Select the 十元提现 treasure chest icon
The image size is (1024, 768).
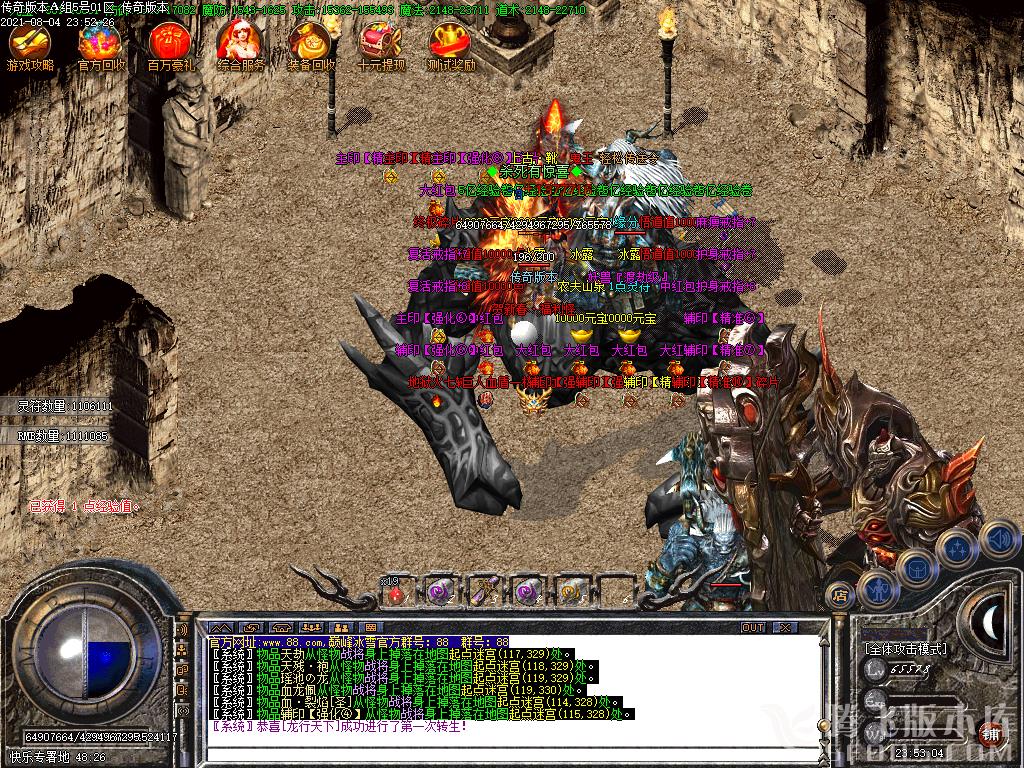click(x=380, y=46)
